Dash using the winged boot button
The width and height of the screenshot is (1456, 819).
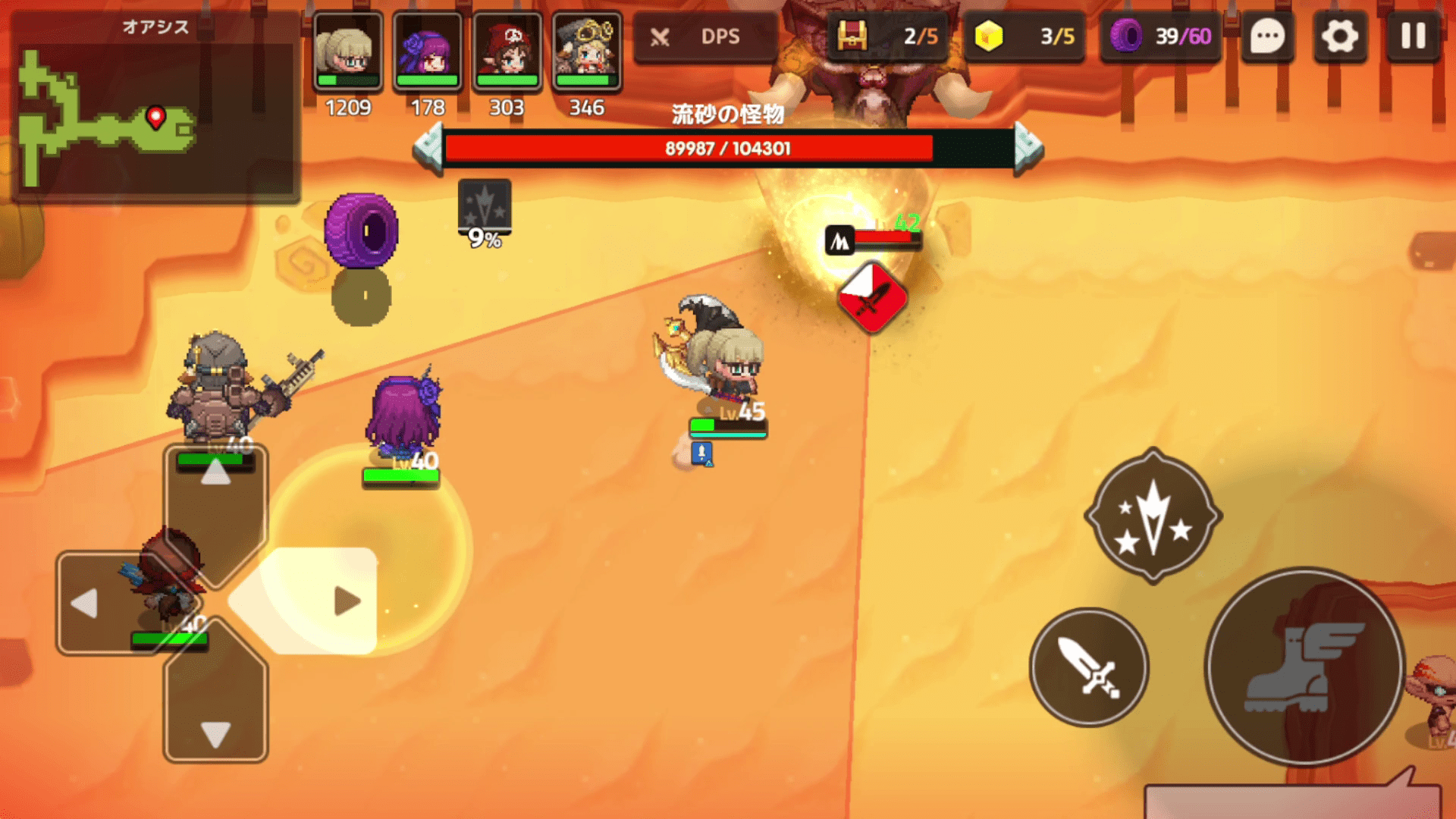(x=1304, y=667)
